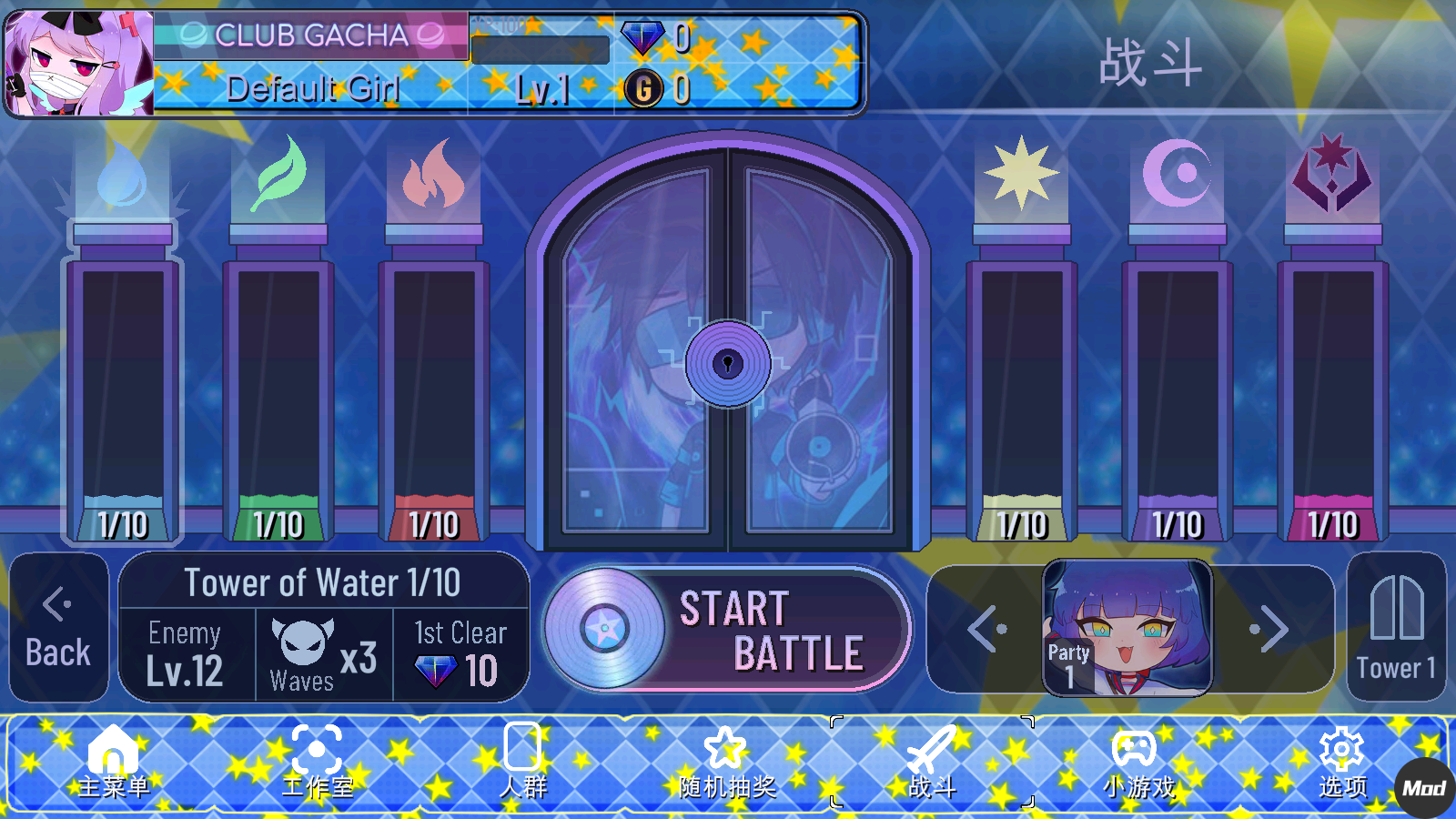This screenshot has width=1456, height=819.
Task: Open the 小游戏 mini games tab
Action: coord(1137,763)
